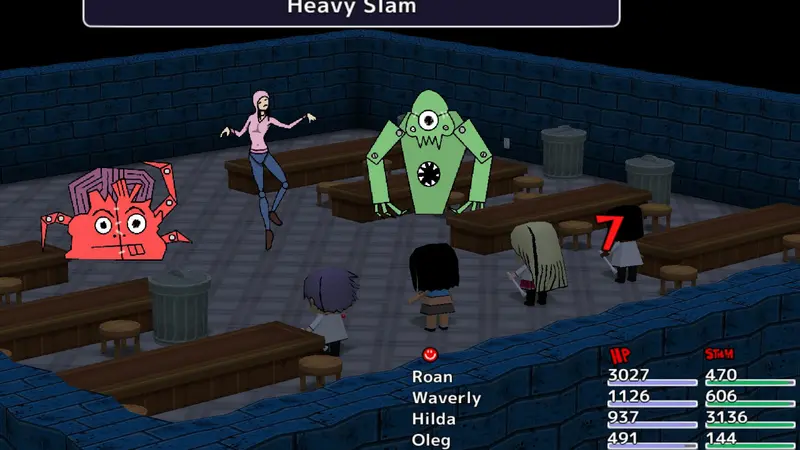Select Oleg's party status row
Image resolution: width=800 pixels, height=450 pixels.
pyautogui.click(x=431, y=440)
